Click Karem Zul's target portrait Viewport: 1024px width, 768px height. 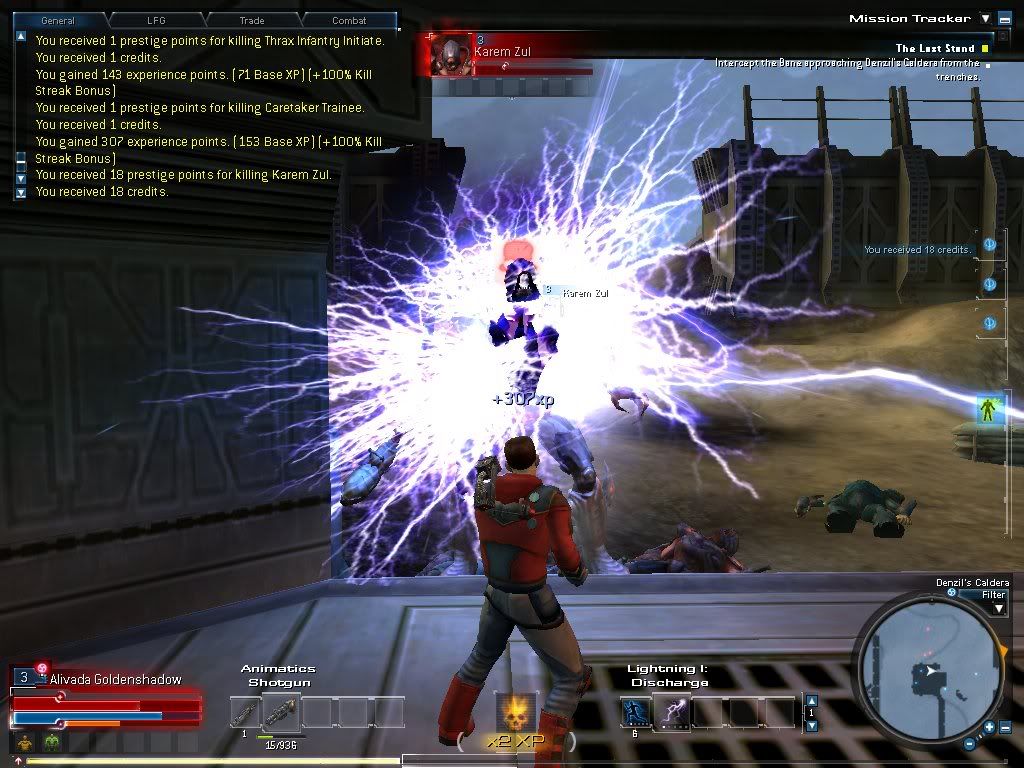point(453,53)
